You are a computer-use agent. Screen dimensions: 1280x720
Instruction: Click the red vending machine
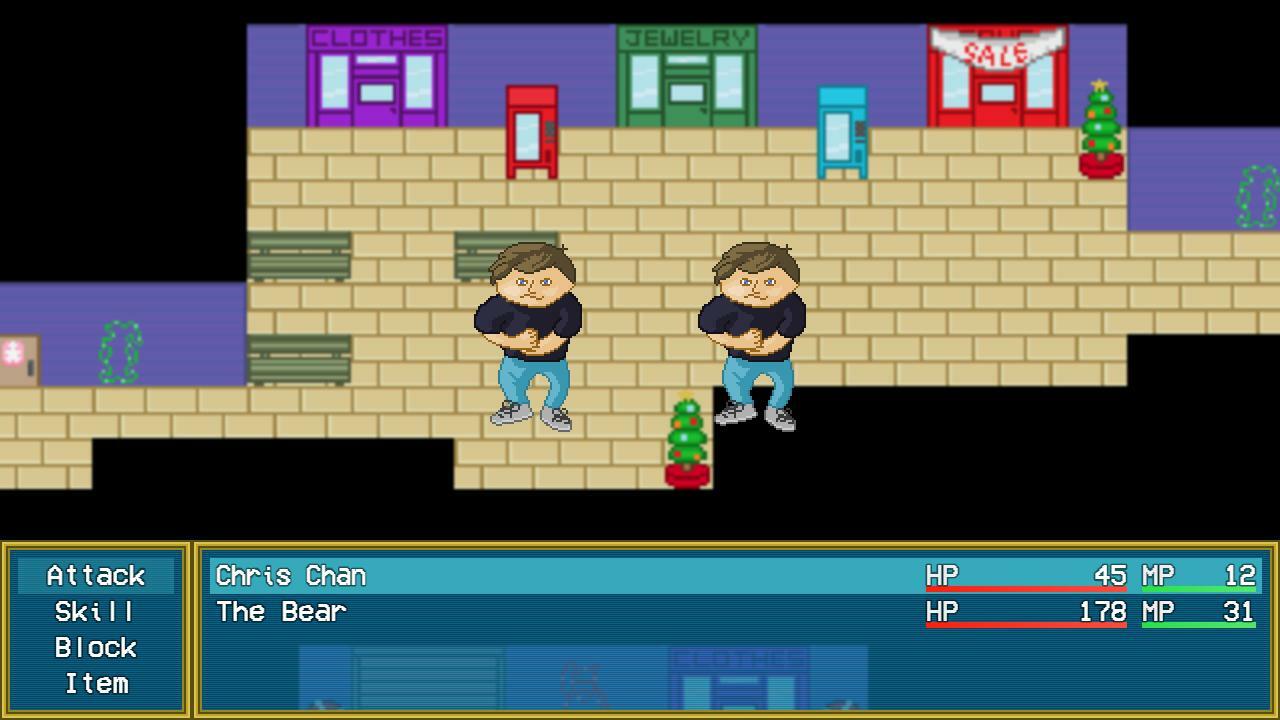[530, 130]
